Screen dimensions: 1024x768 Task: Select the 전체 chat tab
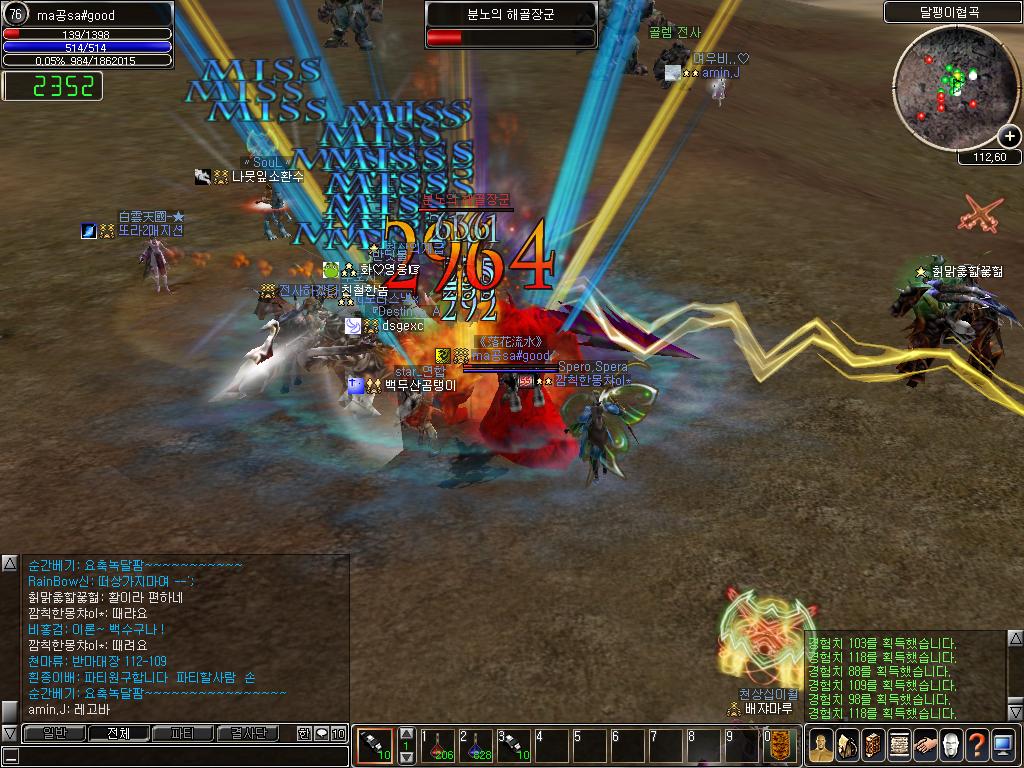[119, 733]
